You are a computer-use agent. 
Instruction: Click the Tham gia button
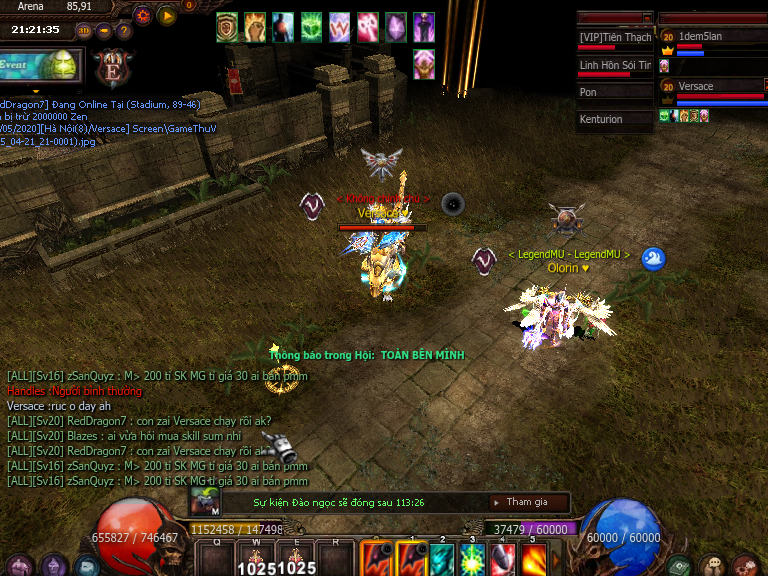(x=526, y=502)
